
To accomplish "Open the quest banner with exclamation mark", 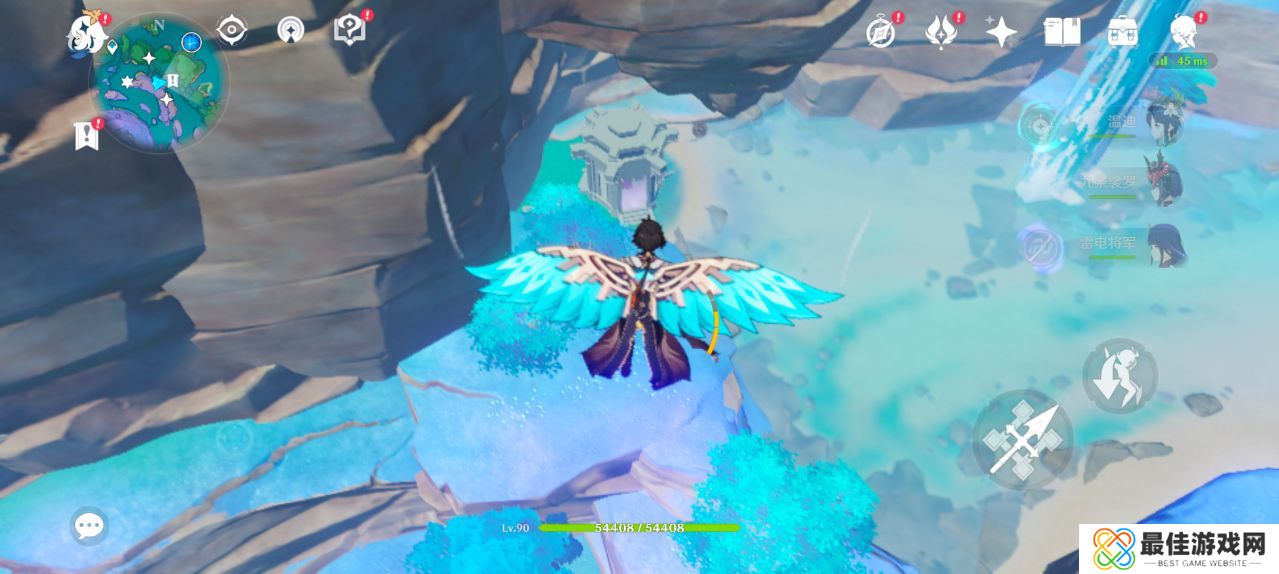I will pyautogui.click(x=87, y=135).
